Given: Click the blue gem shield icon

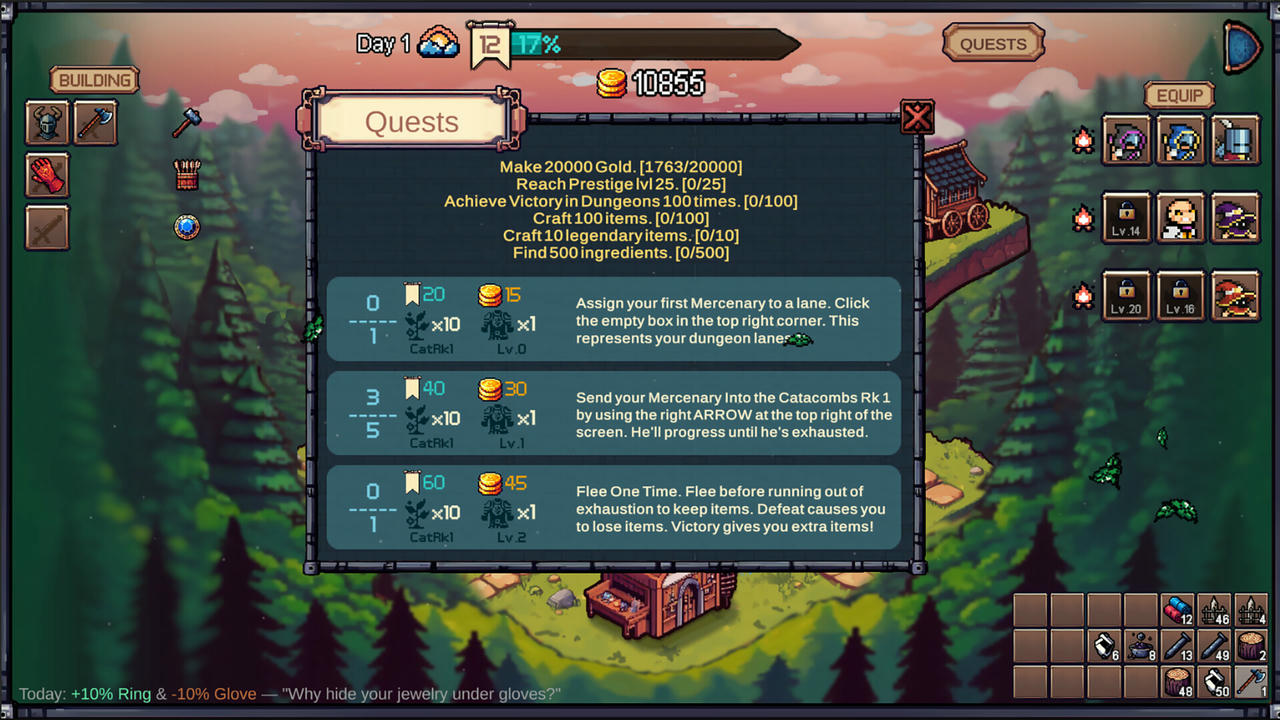Looking at the screenshot, I should (186, 227).
